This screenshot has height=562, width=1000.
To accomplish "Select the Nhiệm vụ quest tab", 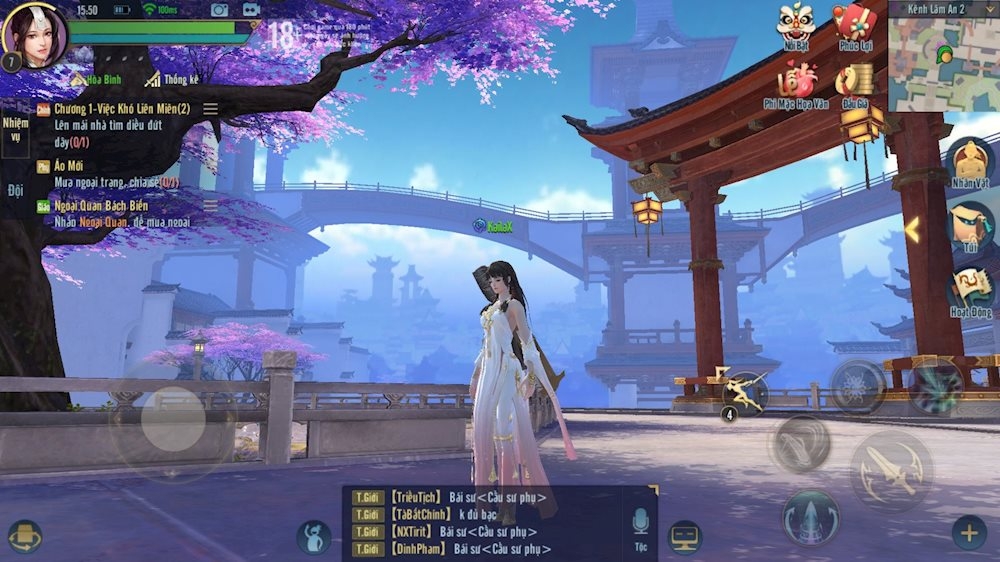I will [15, 129].
